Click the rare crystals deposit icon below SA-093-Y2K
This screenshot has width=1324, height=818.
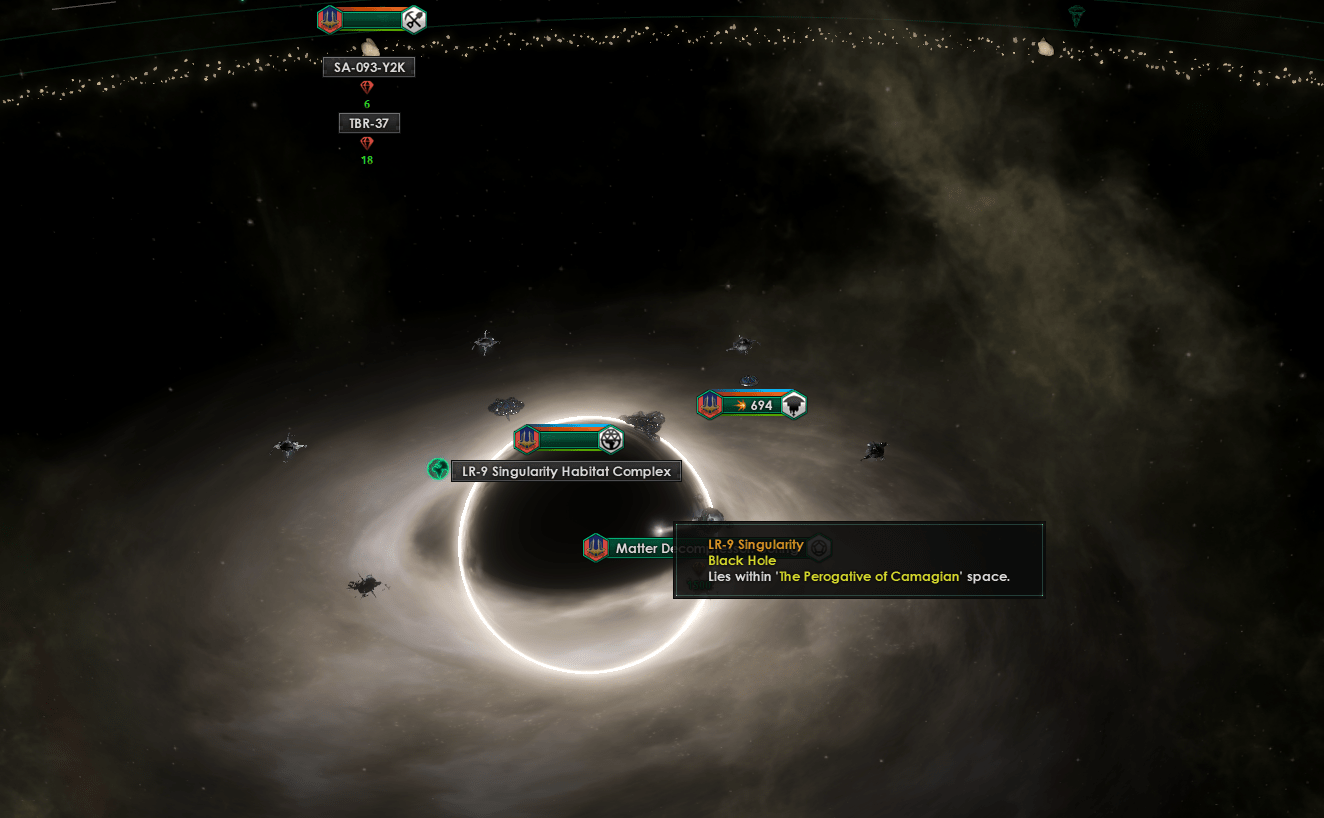pos(367,88)
